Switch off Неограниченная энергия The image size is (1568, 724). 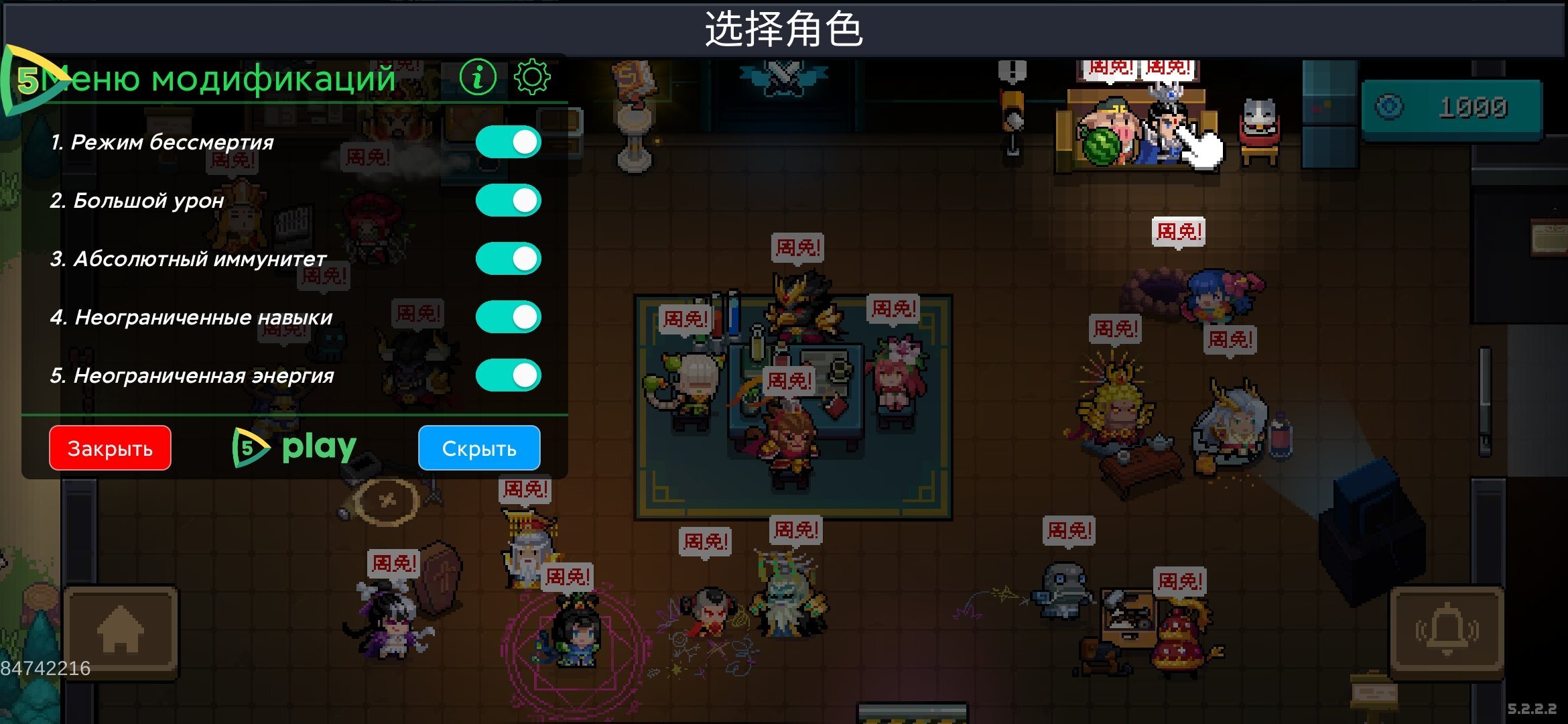(508, 375)
